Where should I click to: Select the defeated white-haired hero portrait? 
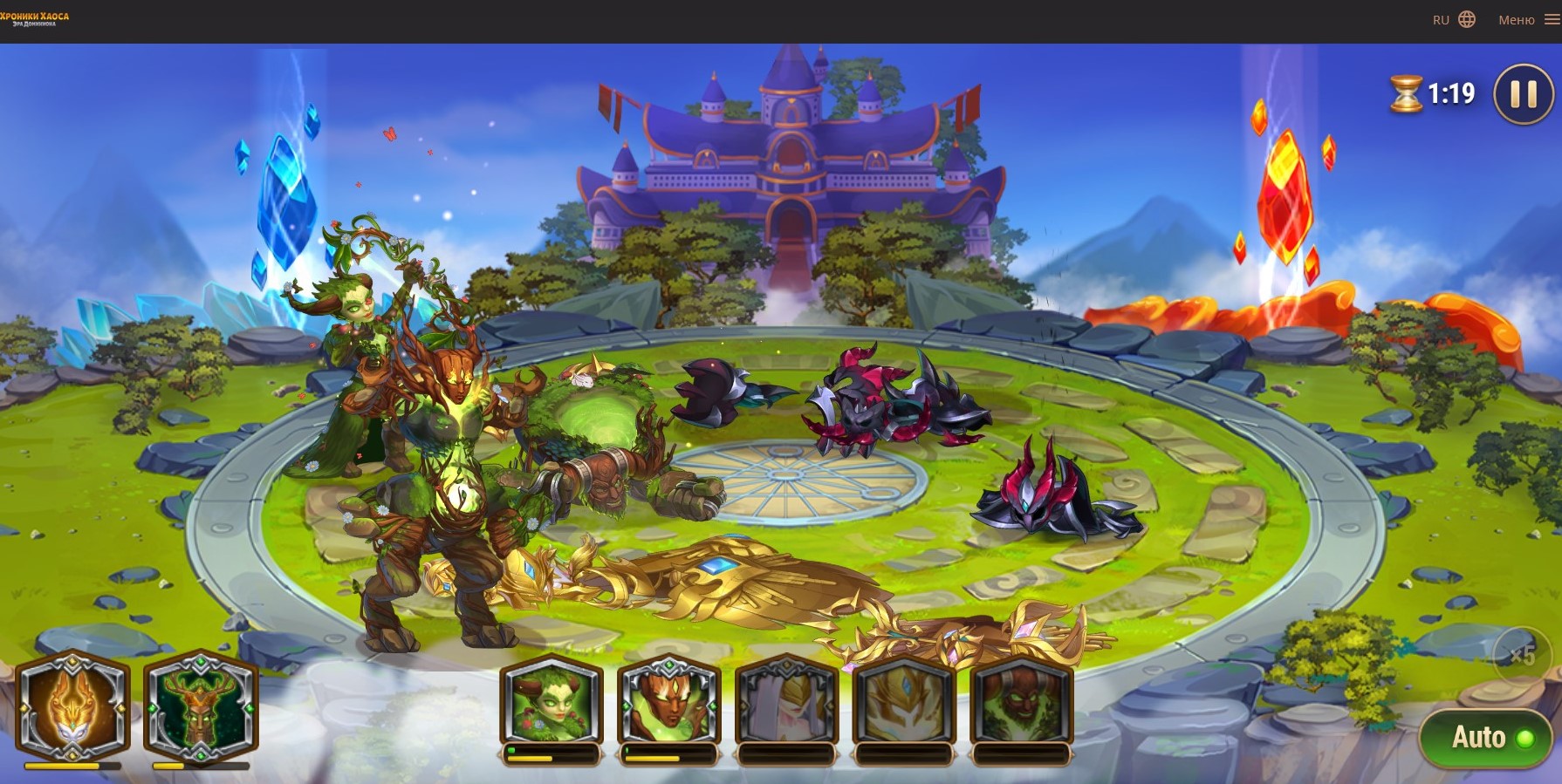tap(786, 704)
